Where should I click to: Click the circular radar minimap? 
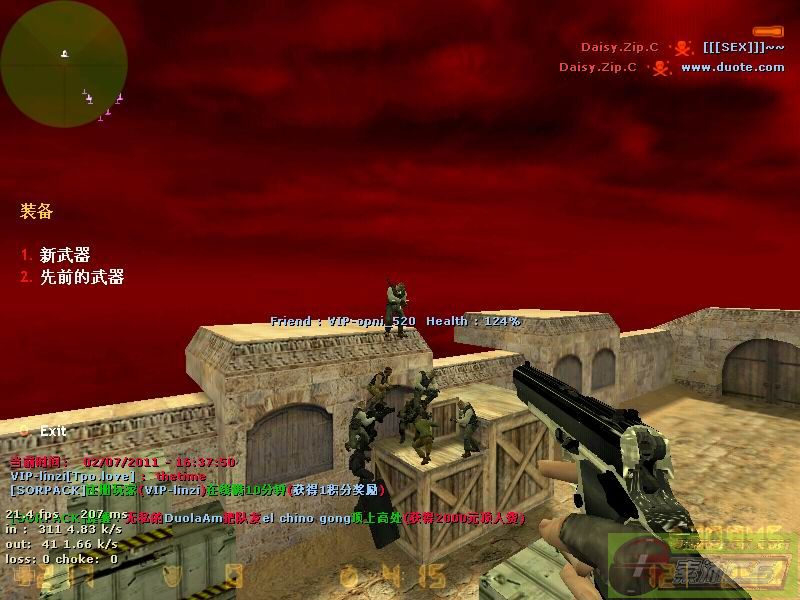(x=64, y=64)
